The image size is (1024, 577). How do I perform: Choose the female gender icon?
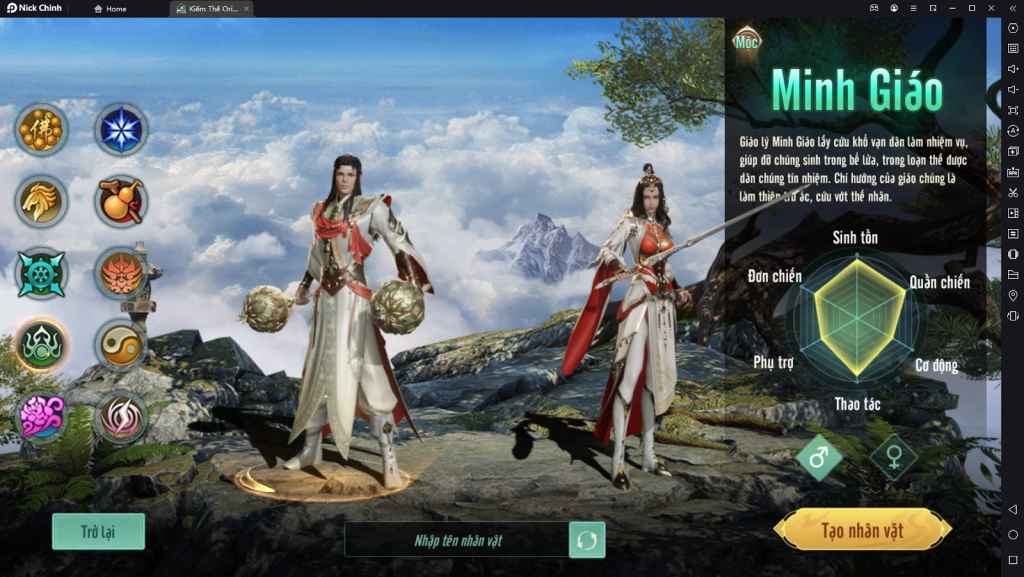pos(893,458)
